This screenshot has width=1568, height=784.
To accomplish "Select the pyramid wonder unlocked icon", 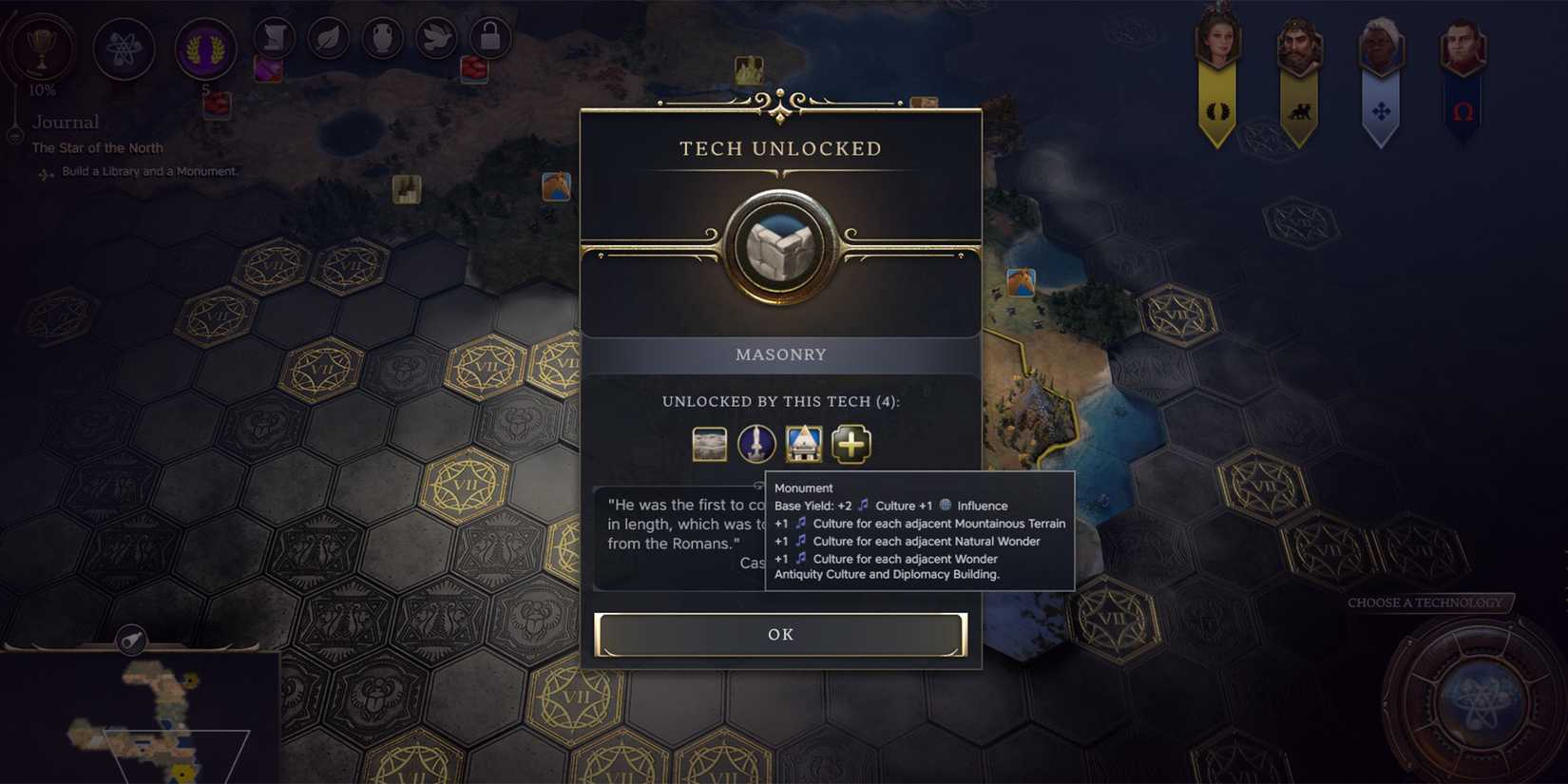I will [x=804, y=444].
